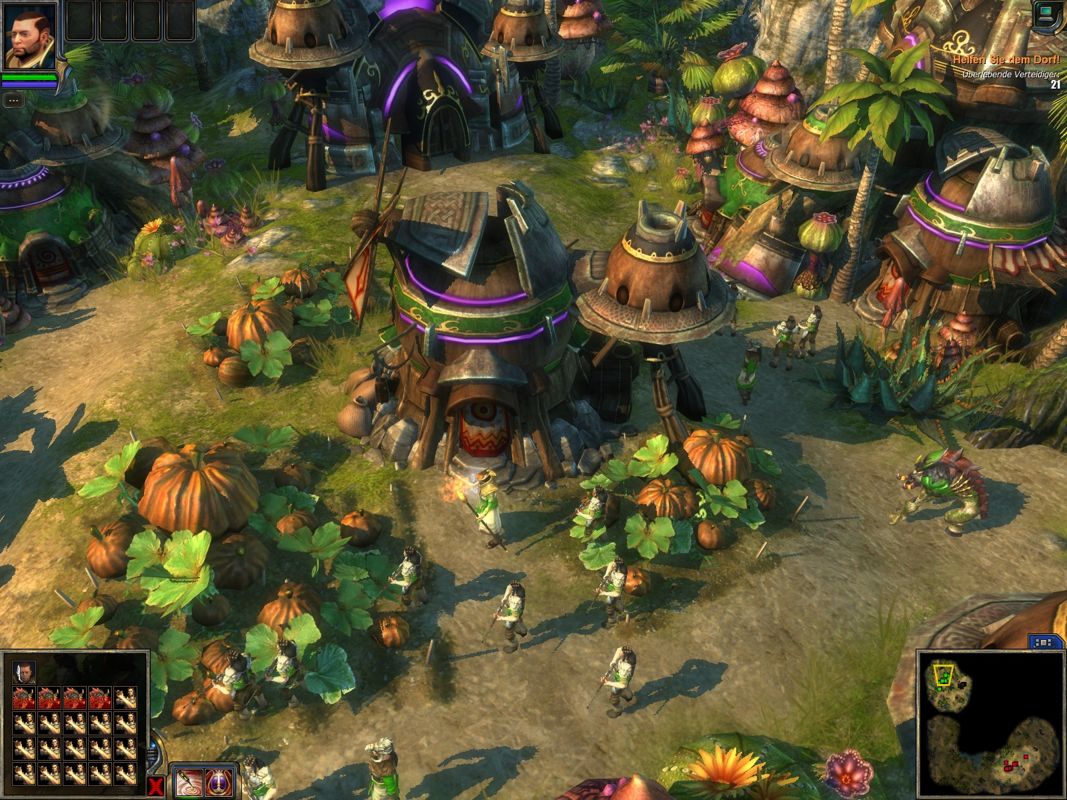Activate the purple orb ability
Screen dimensions: 1067x800
219,781
